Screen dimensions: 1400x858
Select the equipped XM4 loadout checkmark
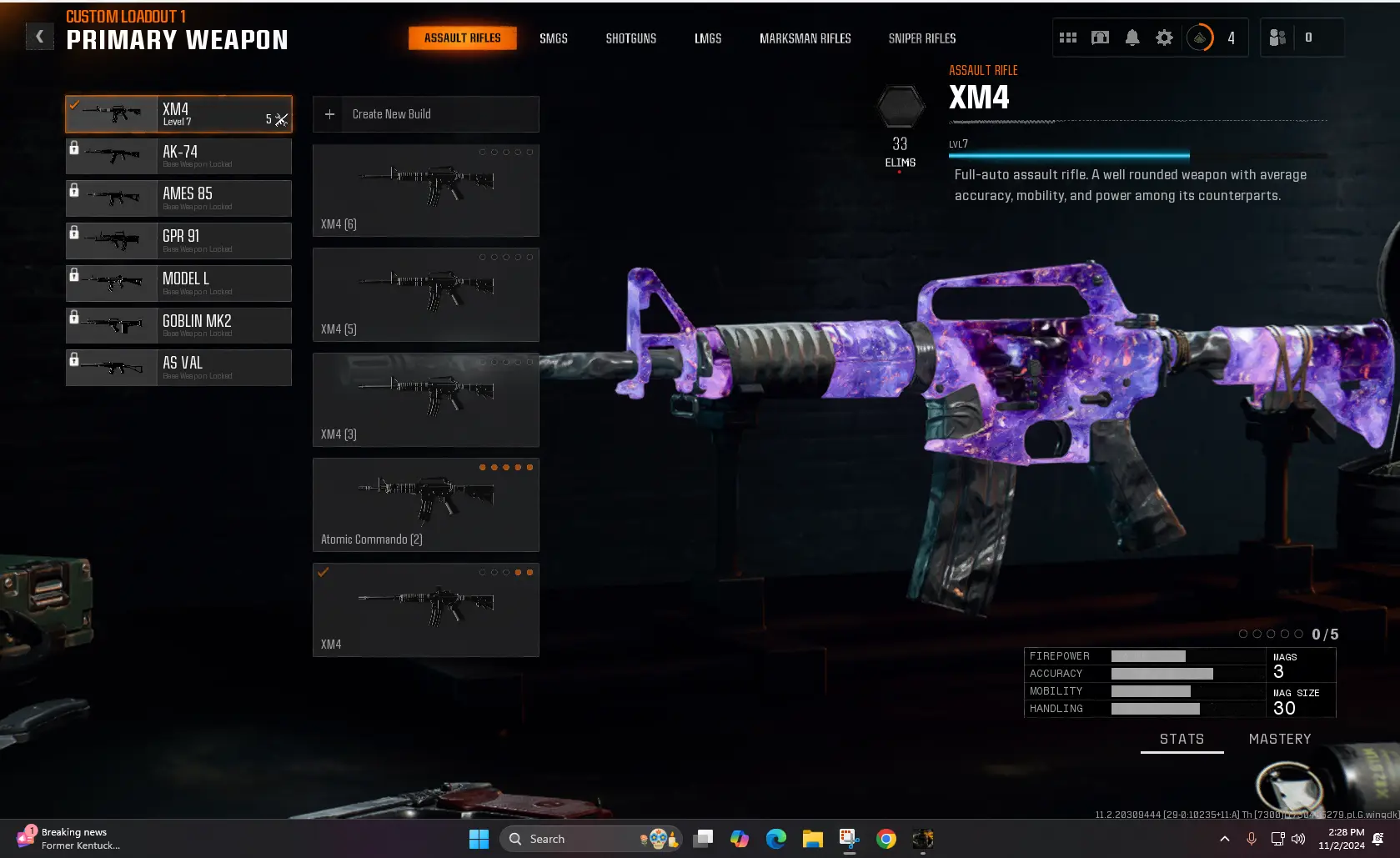pyautogui.click(x=74, y=105)
